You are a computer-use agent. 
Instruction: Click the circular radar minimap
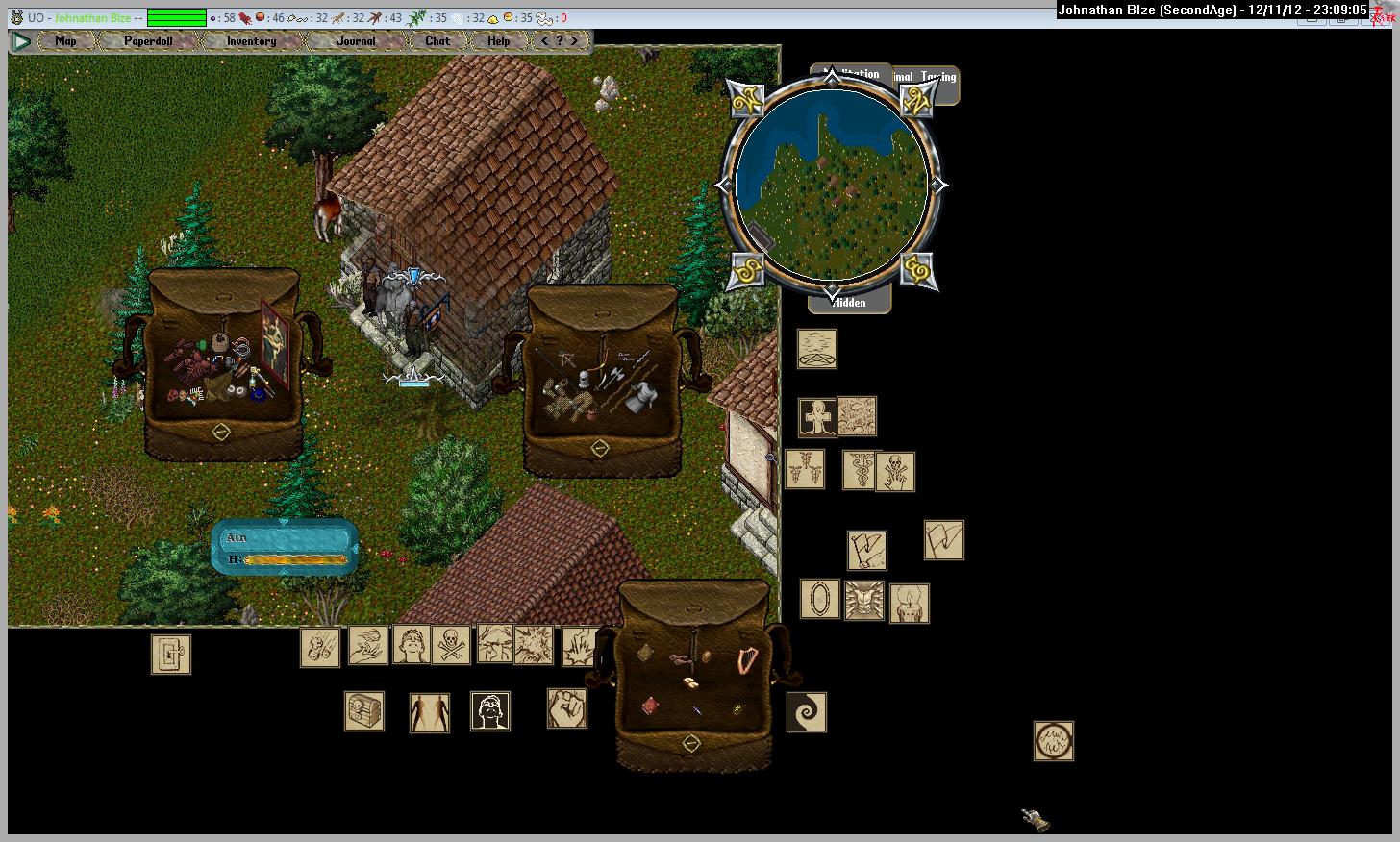(832, 185)
